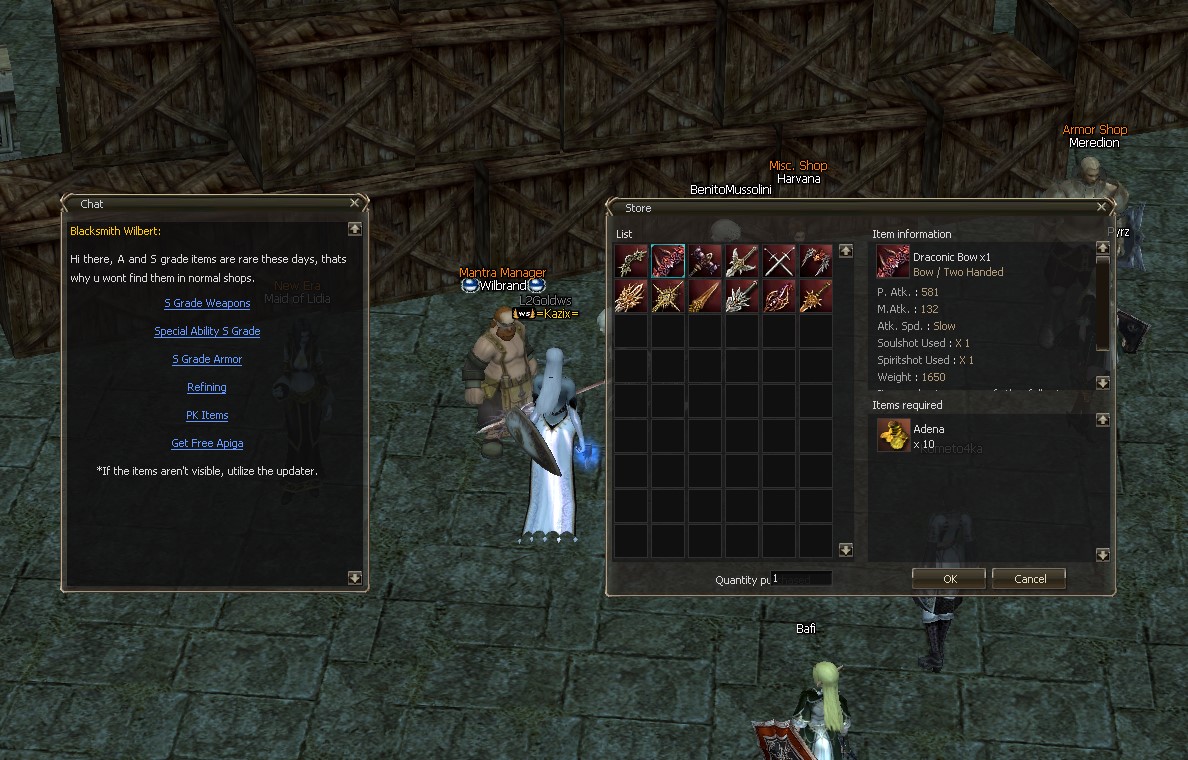
Task: Click Get Free Apiga
Action: 207,444
